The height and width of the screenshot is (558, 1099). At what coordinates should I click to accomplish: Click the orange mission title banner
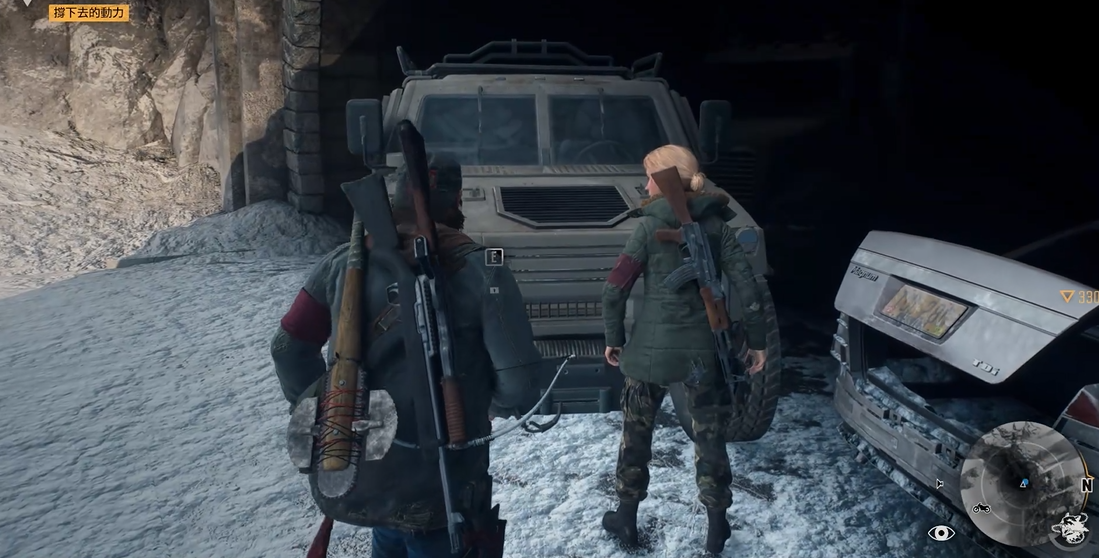[89, 13]
